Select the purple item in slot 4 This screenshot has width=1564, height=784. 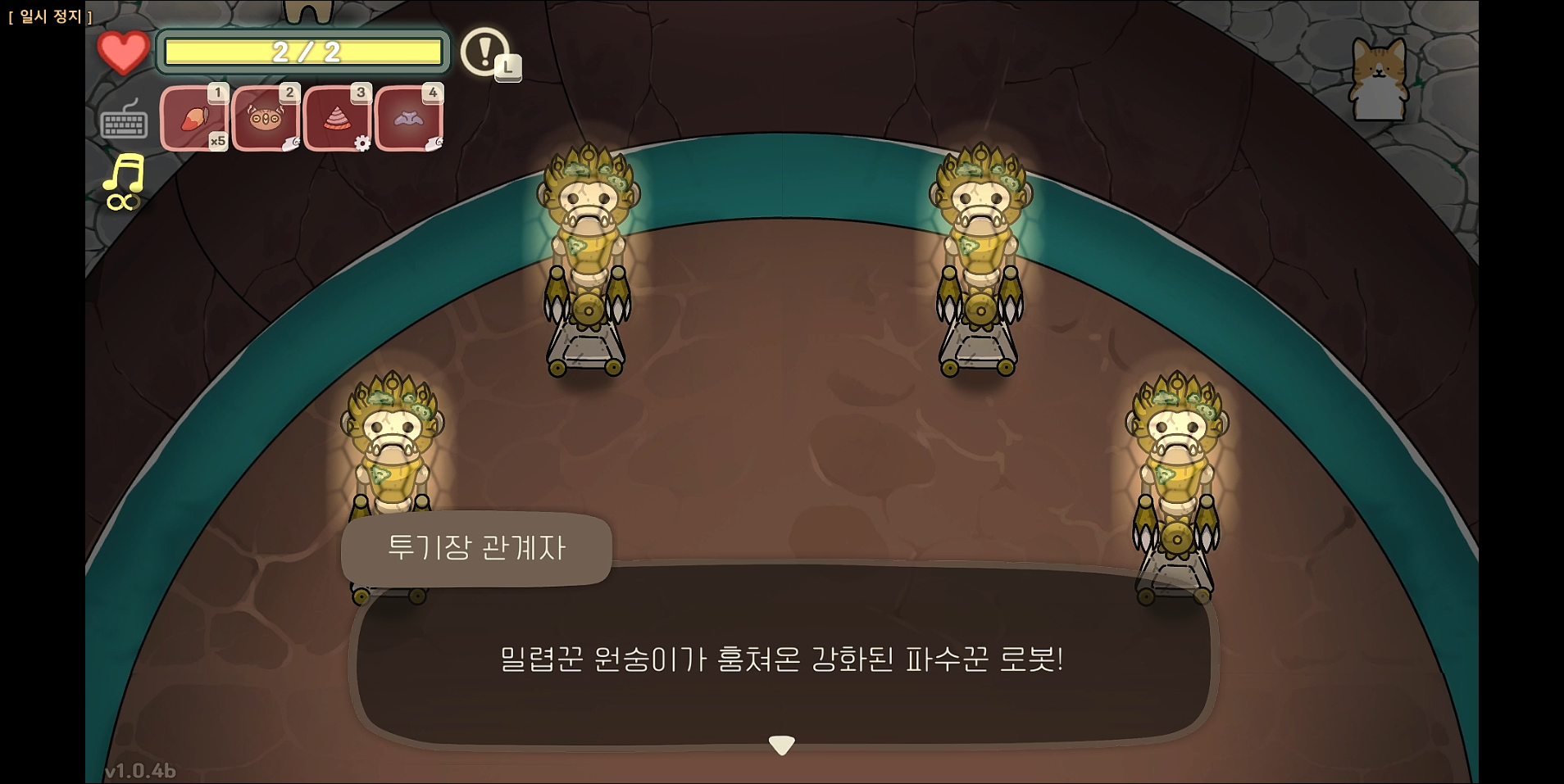(x=410, y=117)
